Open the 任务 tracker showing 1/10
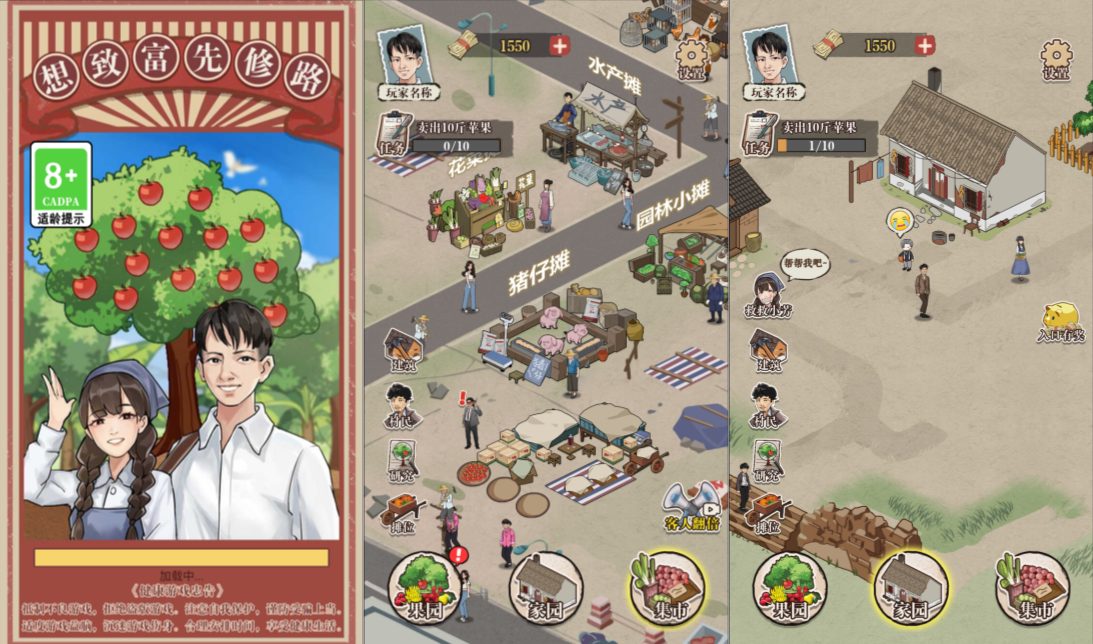This screenshot has height=644, width=1093. [x=806, y=137]
